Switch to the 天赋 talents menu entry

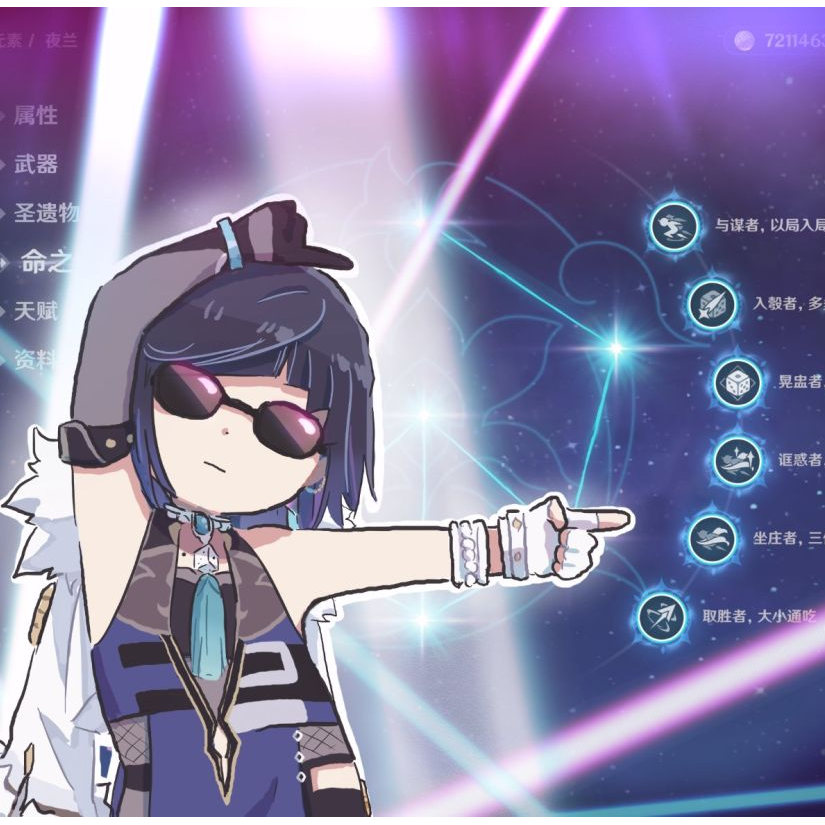tap(36, 311)
